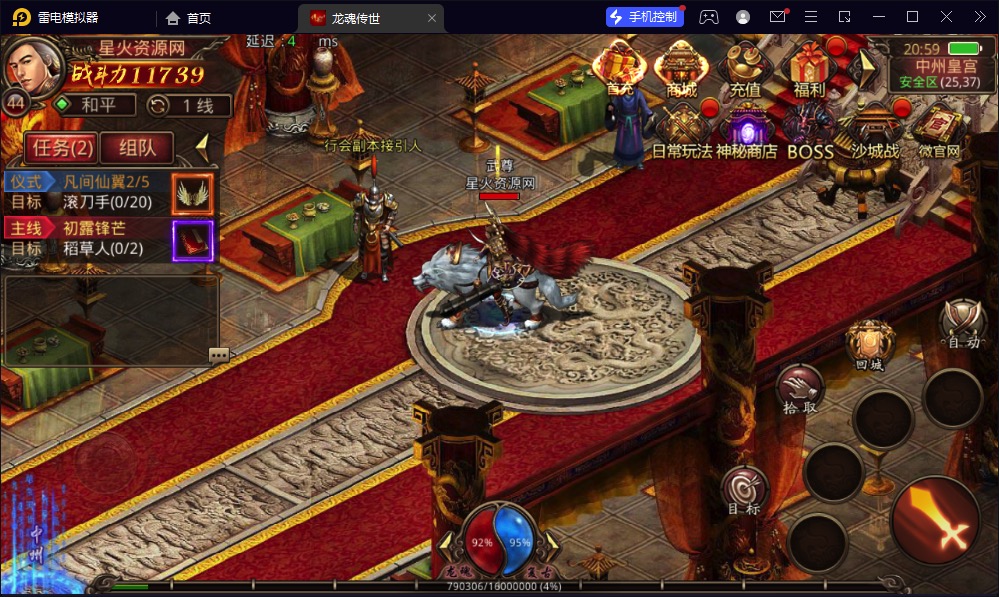Image resolution: width=999 pixels, height=597 pixels.
Task: Toggle 自动 auto-combat
Action: tap(964, 323)
